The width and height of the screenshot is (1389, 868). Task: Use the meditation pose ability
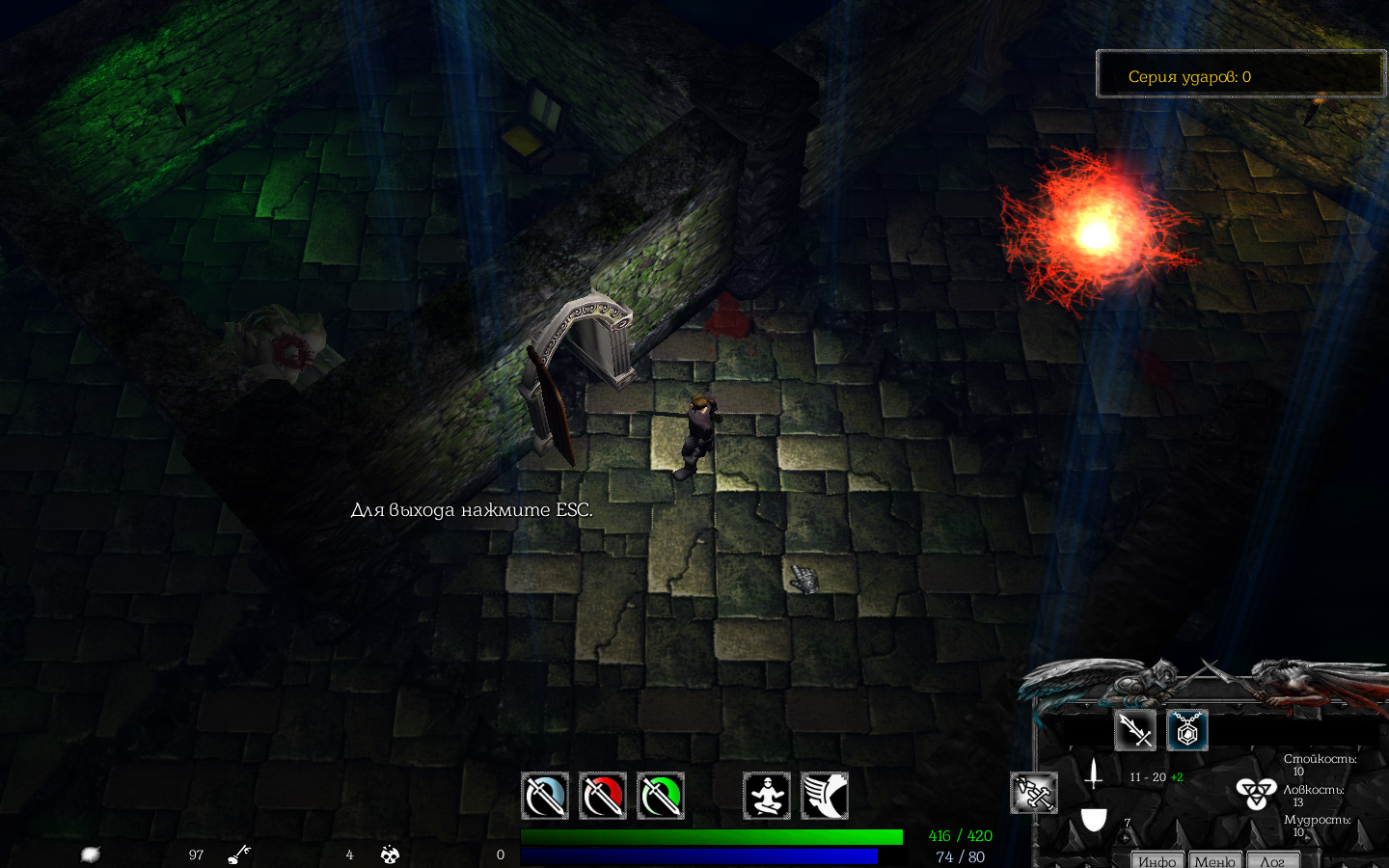767,796
